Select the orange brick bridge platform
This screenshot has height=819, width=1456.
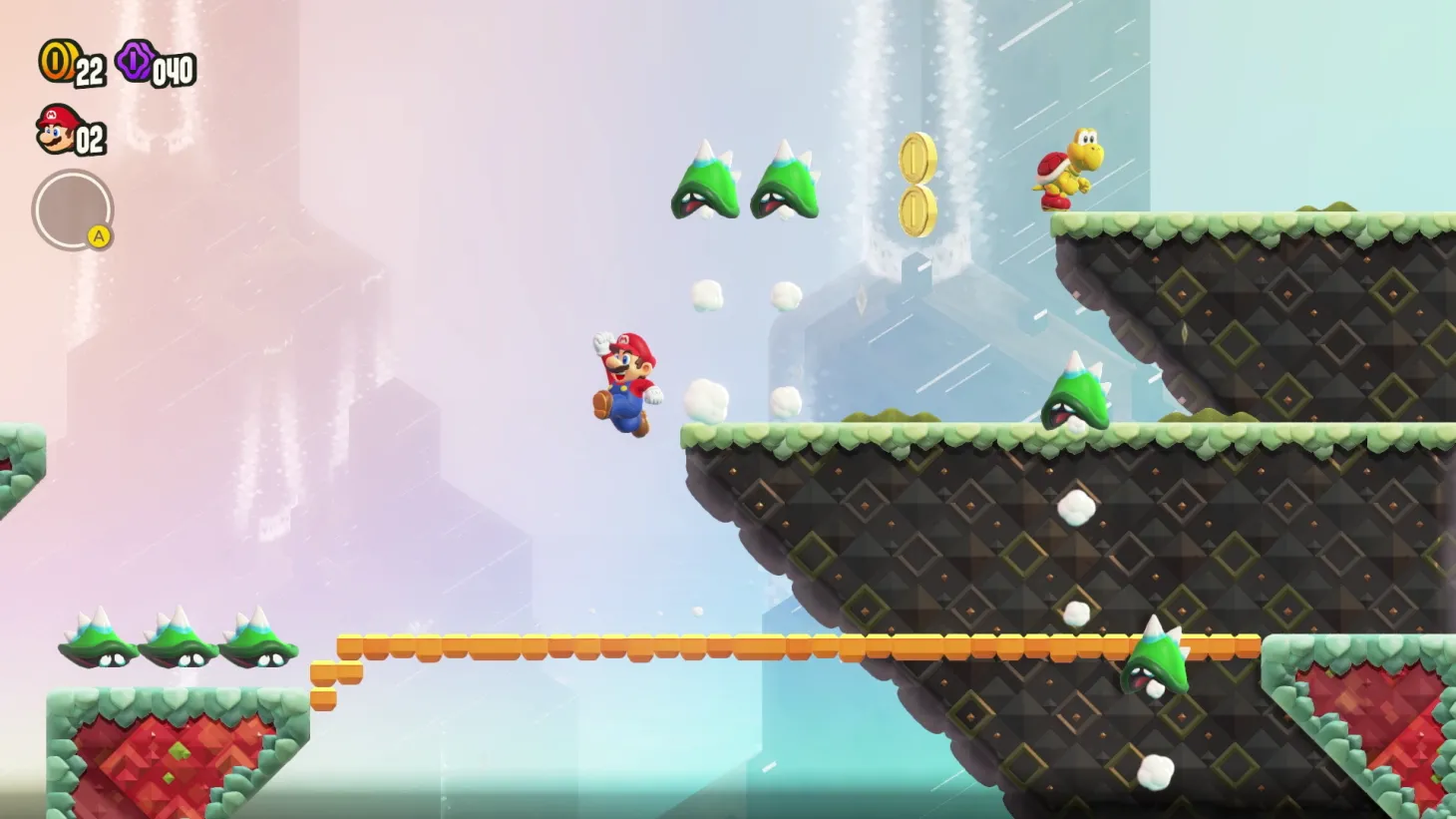598,646
